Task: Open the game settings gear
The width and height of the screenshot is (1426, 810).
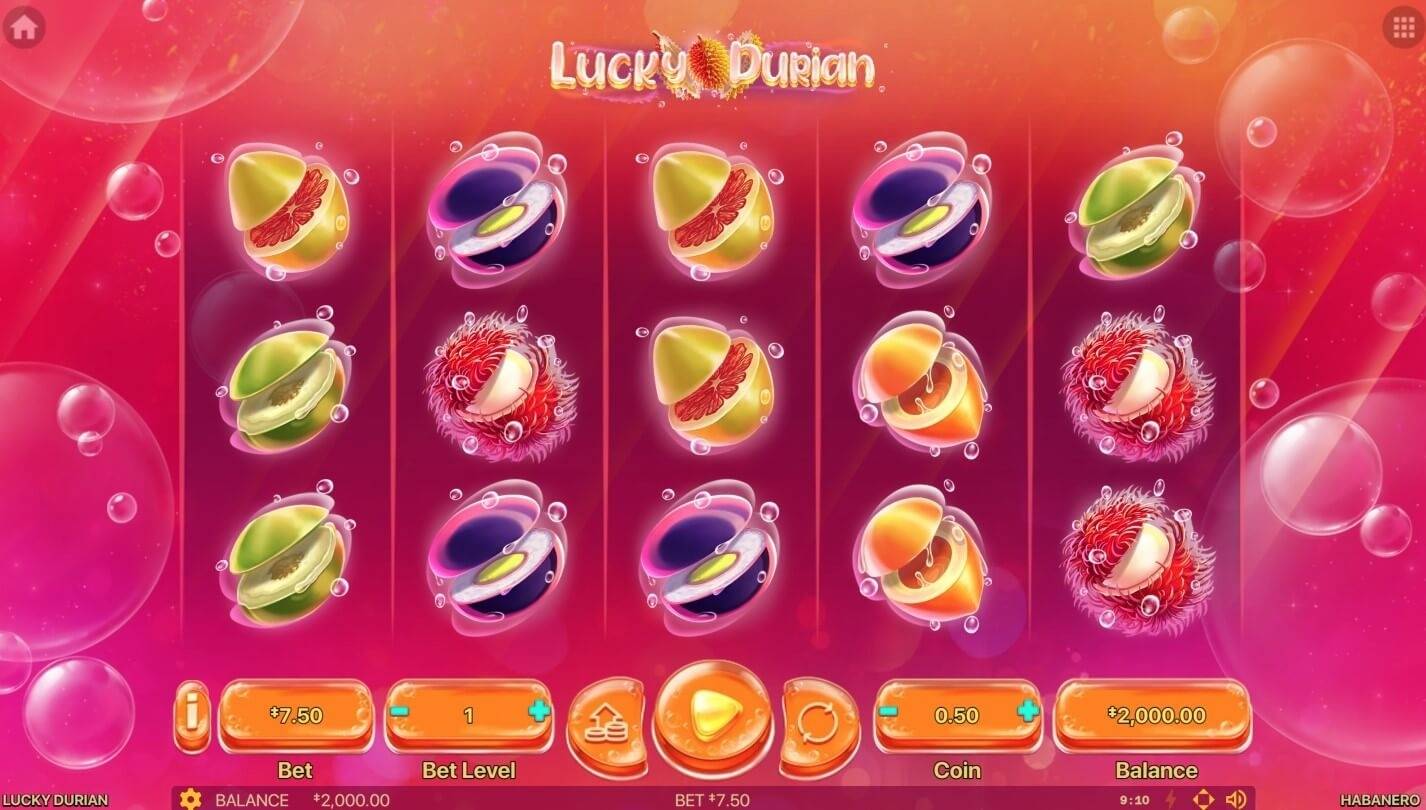Action: click(190, 798)
